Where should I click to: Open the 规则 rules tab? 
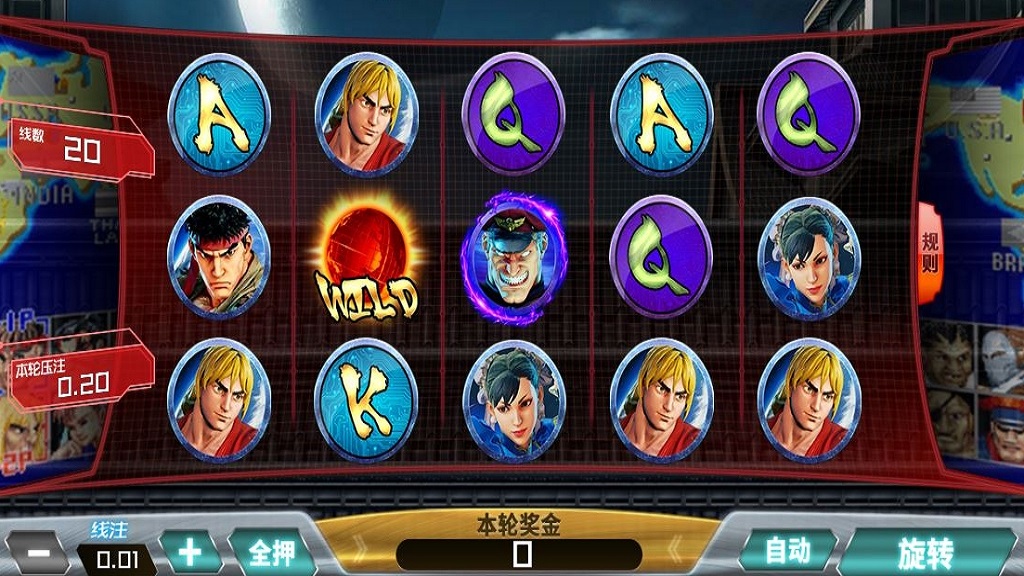[929, 255]
